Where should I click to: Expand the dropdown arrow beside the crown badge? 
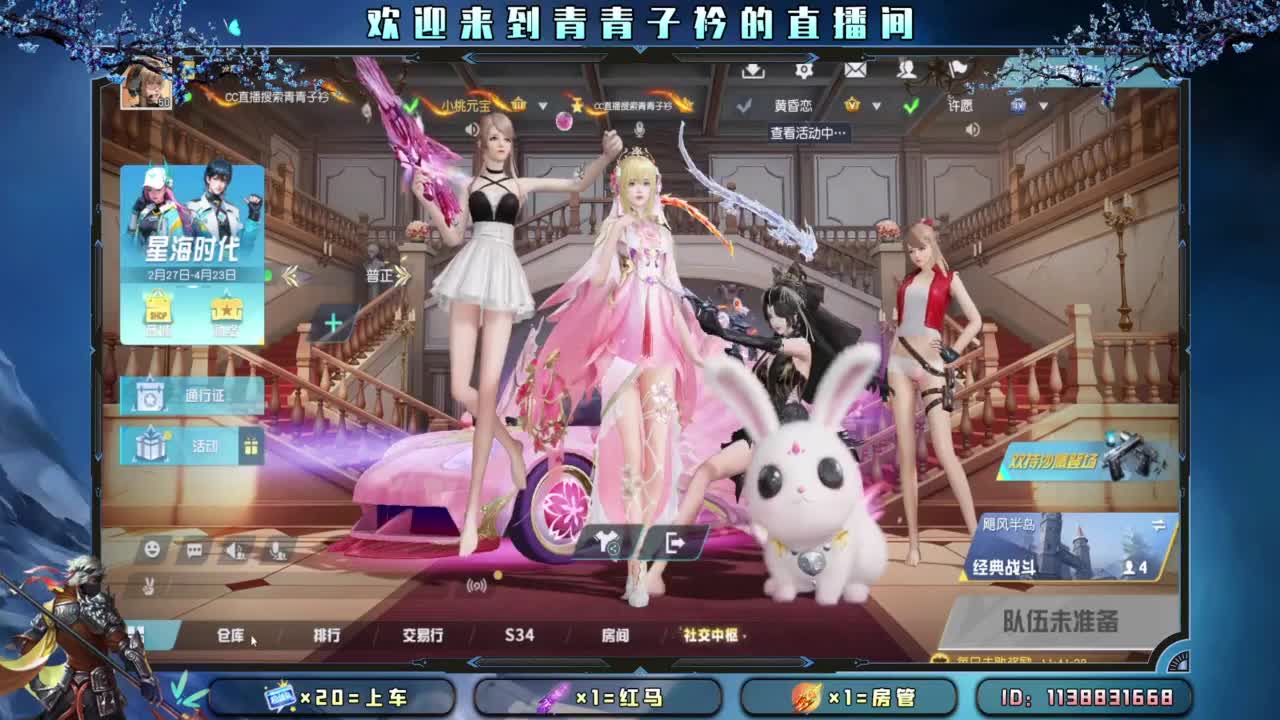click(x=876, y=107)
